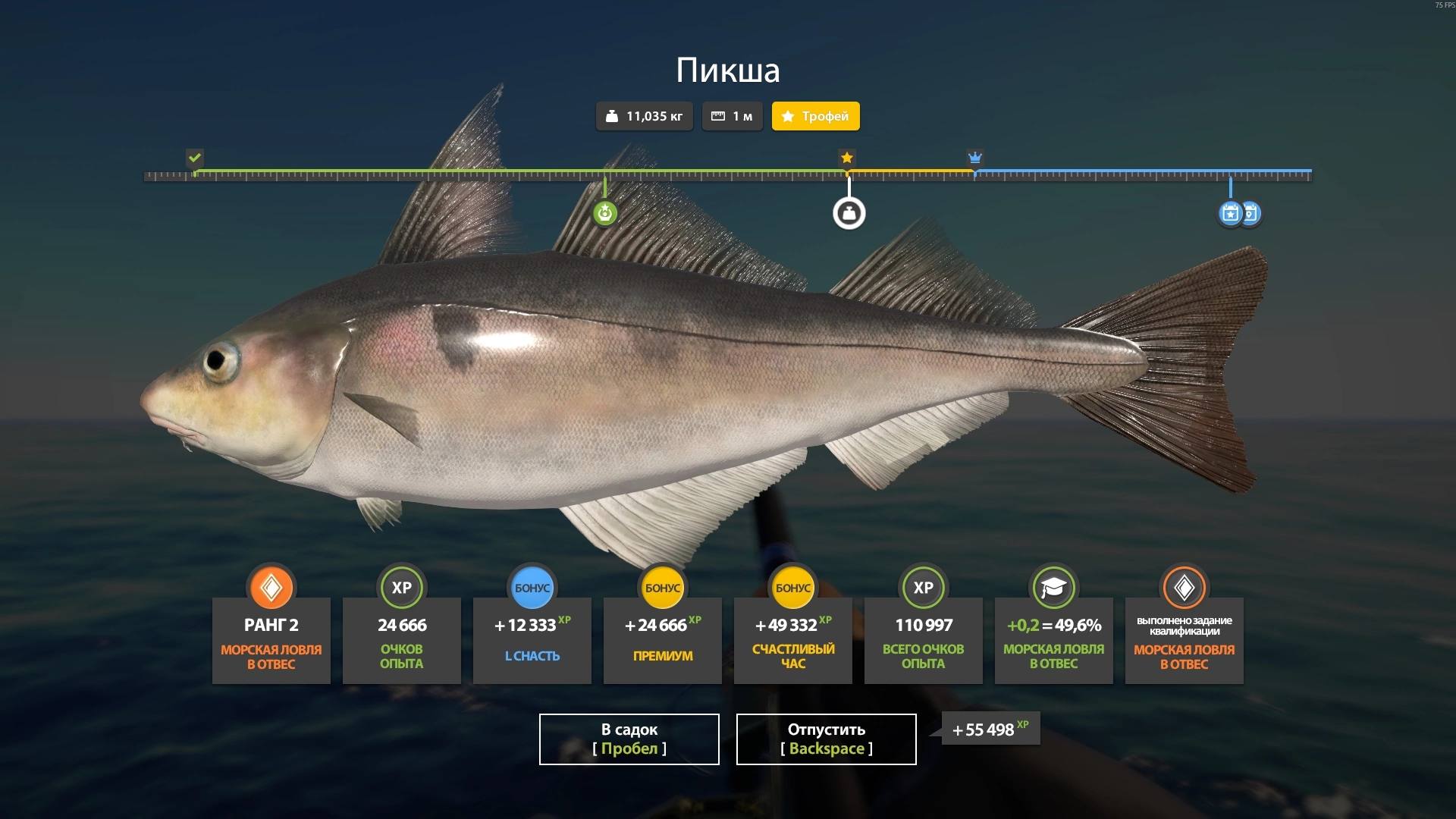
Task: Click the XP icon above 110 997
Action: coord(923,587)
